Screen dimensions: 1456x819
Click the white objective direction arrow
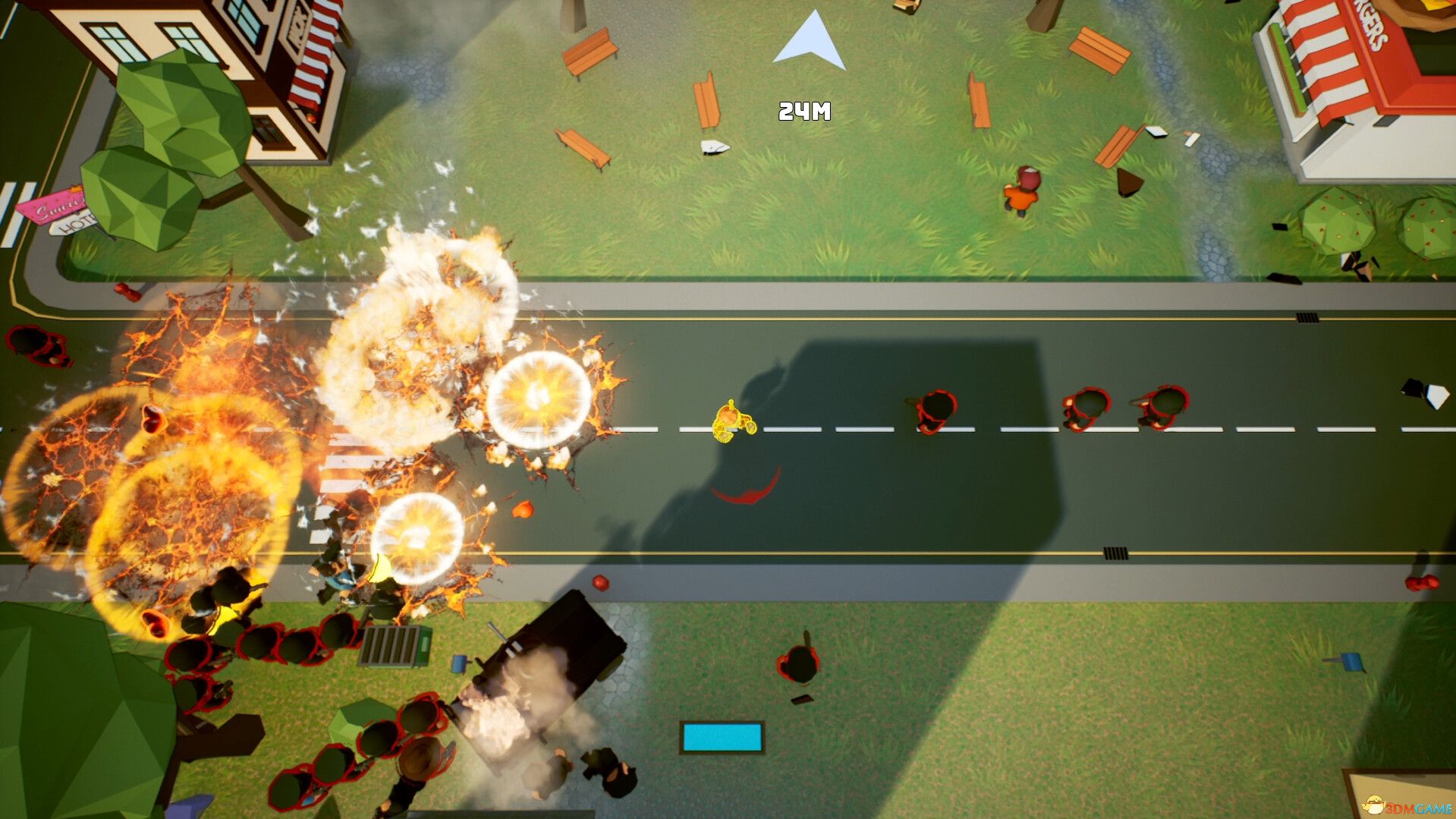pos(810,44)
